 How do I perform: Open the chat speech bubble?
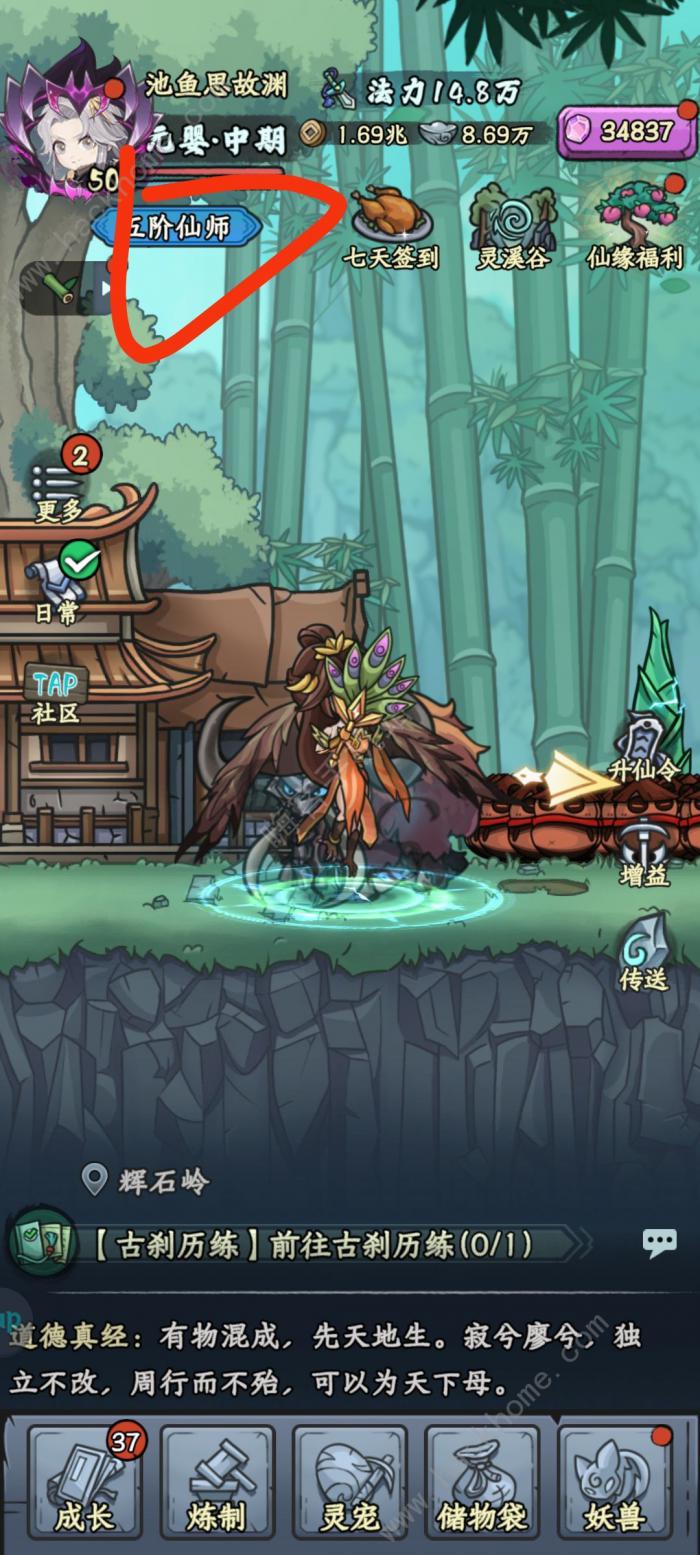(x=659, y=1243)
